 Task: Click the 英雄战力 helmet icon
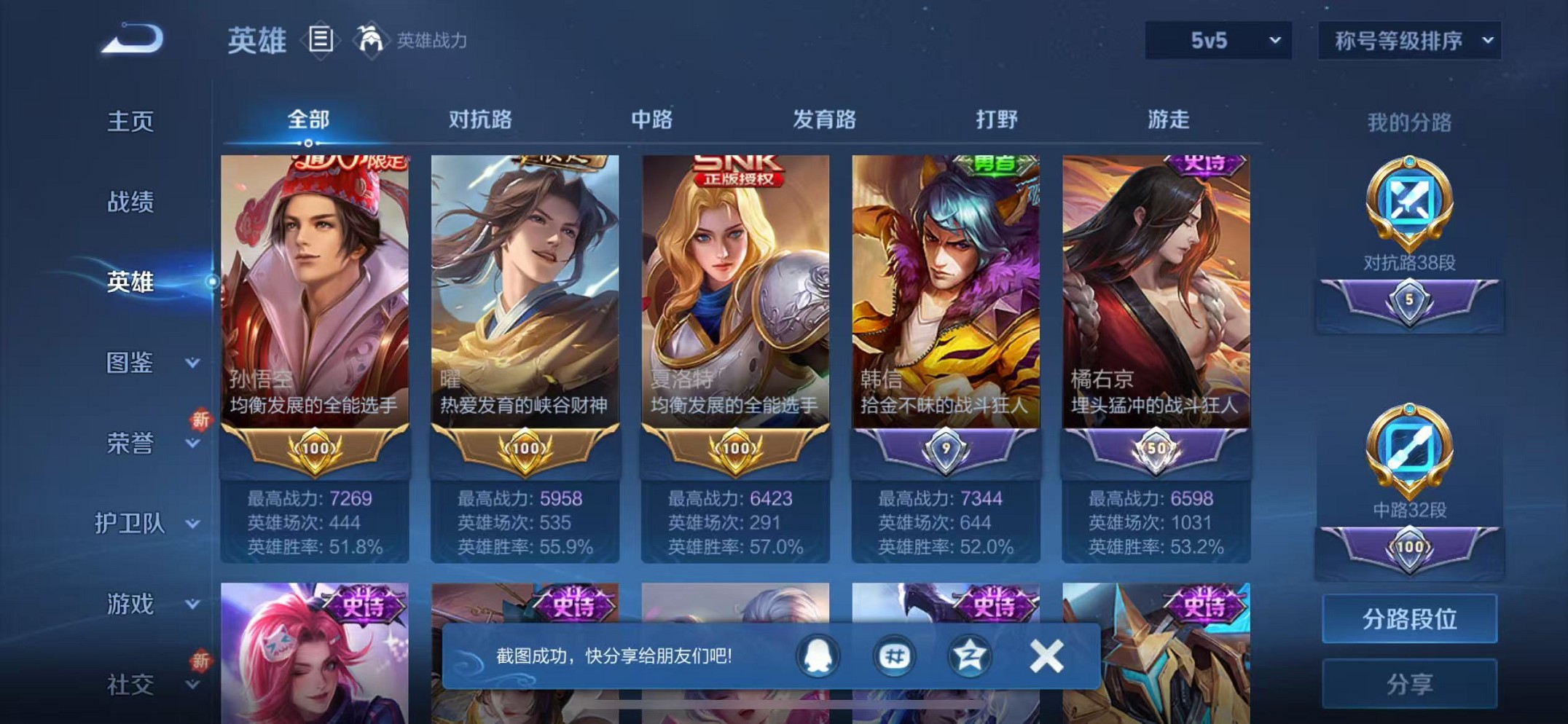coord(372,40)
